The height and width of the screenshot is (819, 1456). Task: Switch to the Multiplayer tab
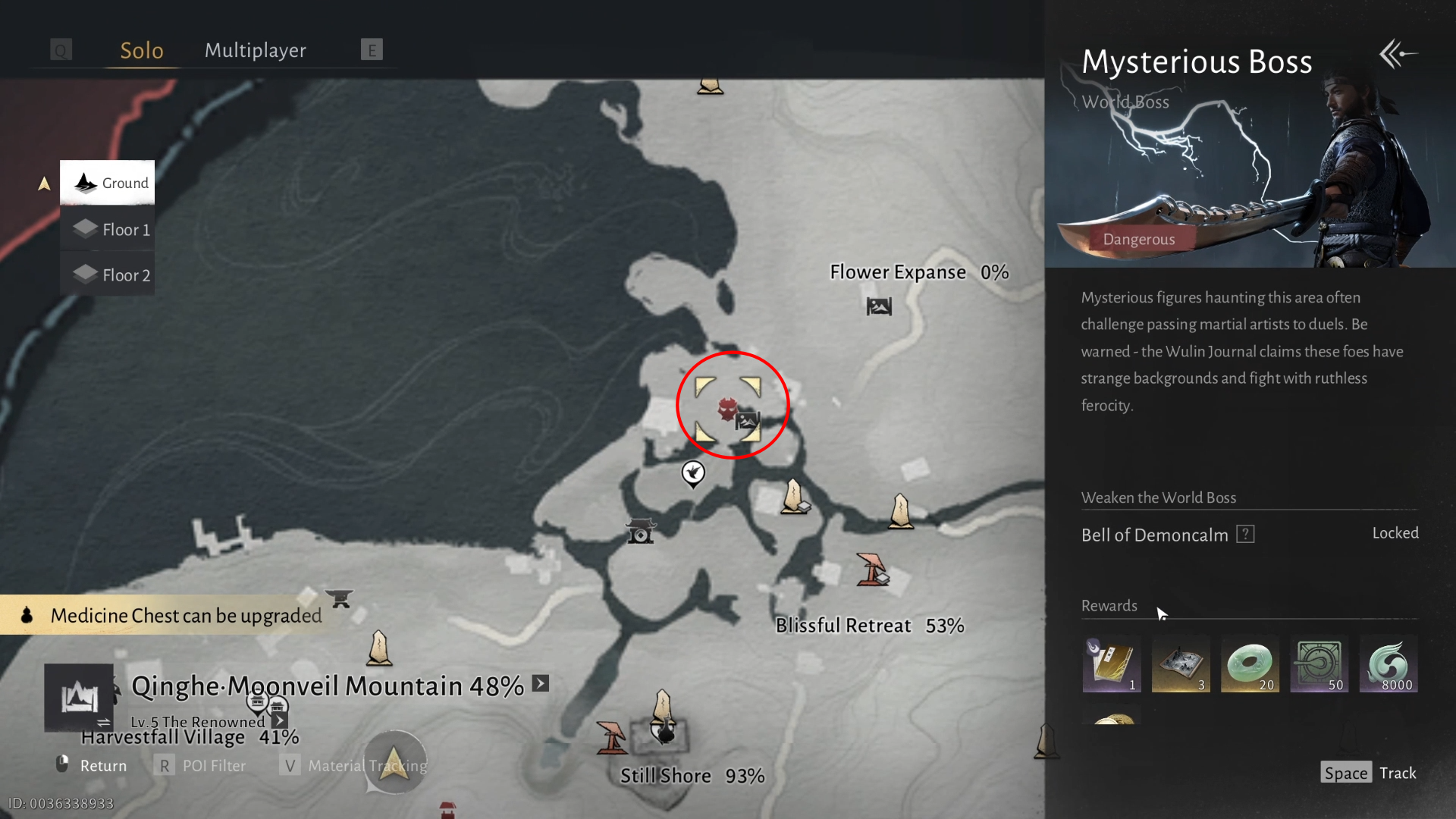tap(256, 51)
